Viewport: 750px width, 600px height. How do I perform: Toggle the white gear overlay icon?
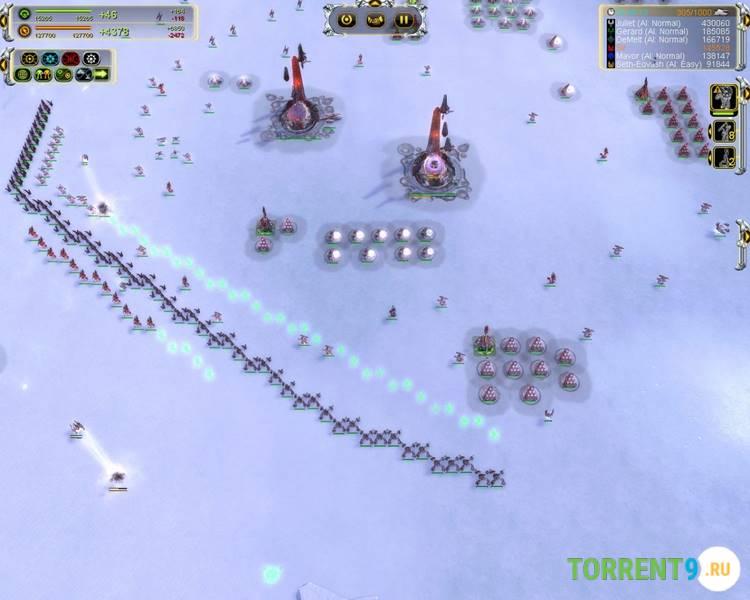[x=91, y=59]
